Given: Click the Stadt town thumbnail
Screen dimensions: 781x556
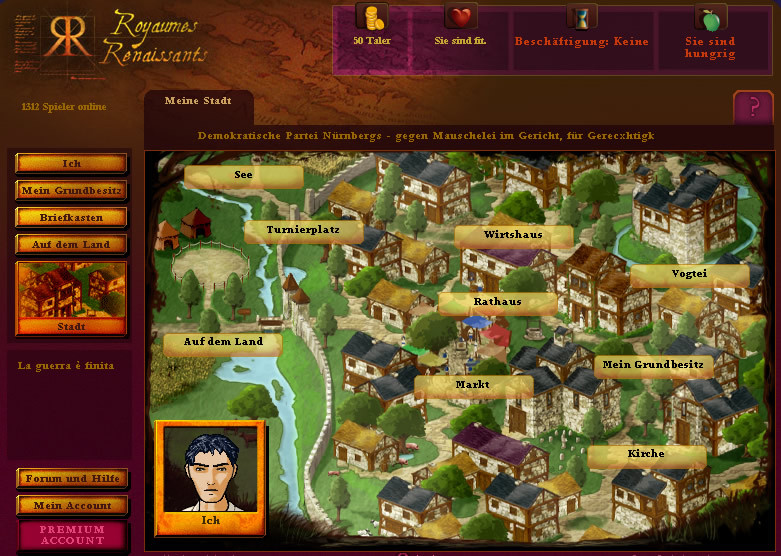Looking at the screenshot, I should (x=71, y=297).
